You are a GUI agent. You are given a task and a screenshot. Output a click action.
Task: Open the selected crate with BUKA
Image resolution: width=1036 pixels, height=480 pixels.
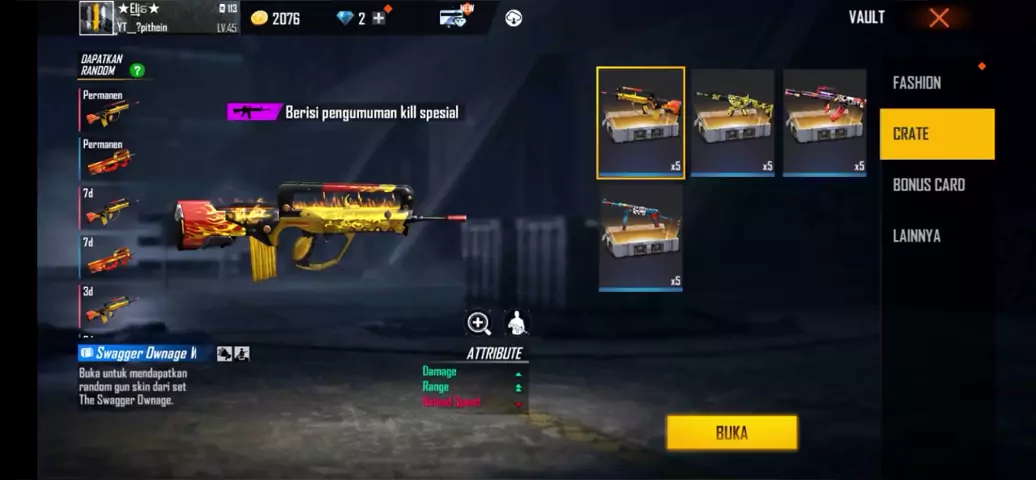732,433
